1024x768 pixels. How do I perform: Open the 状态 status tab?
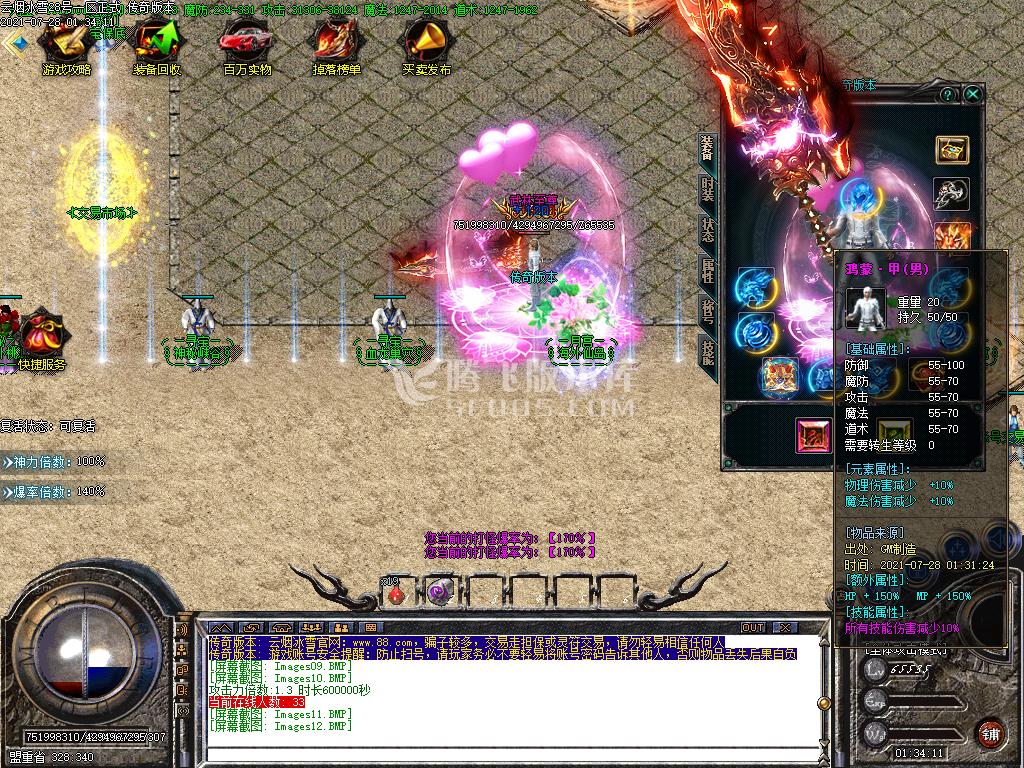click(707, 228)
